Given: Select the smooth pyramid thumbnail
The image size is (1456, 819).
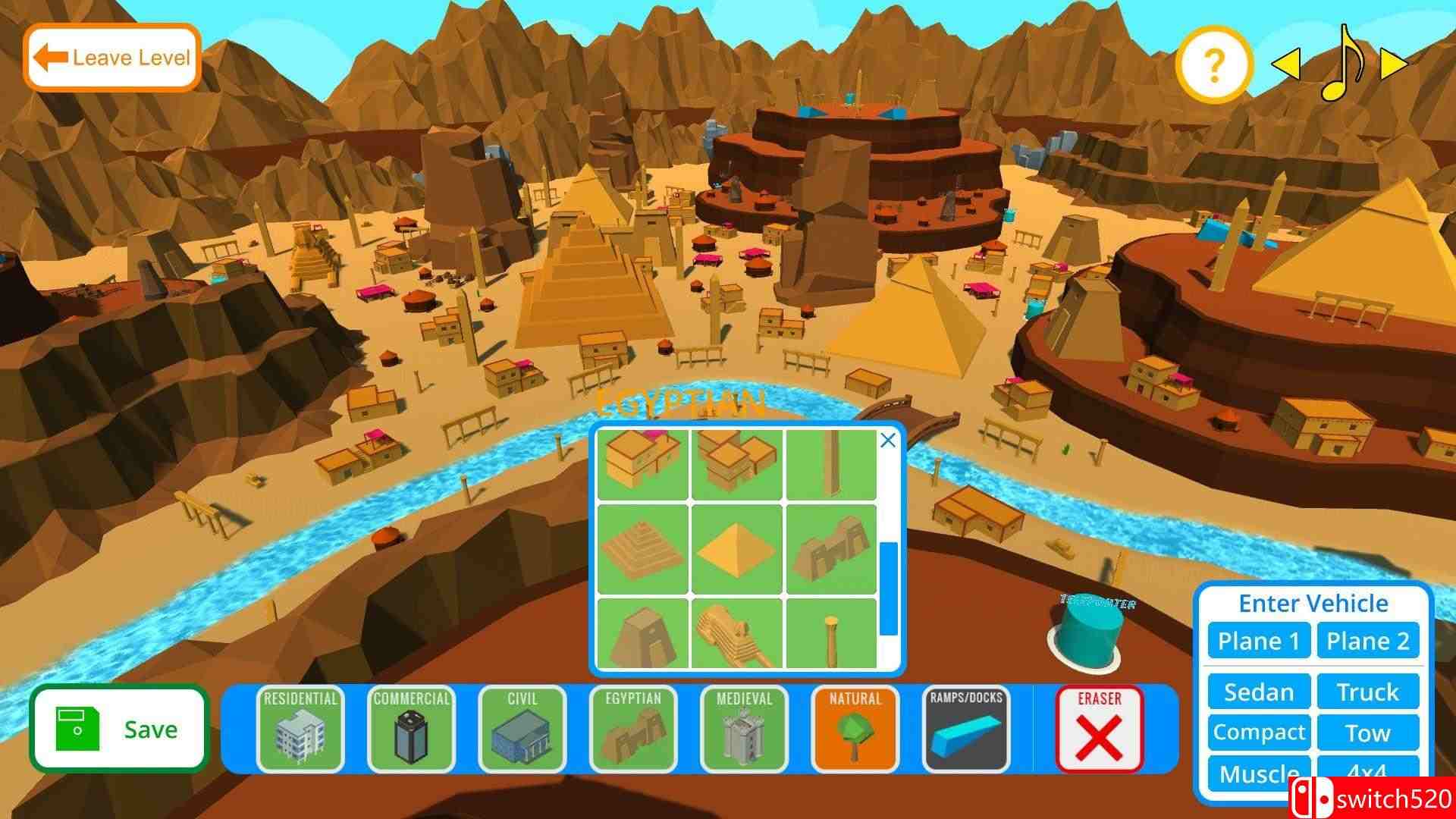Looking at the screenshot, I should coord(735,550).
